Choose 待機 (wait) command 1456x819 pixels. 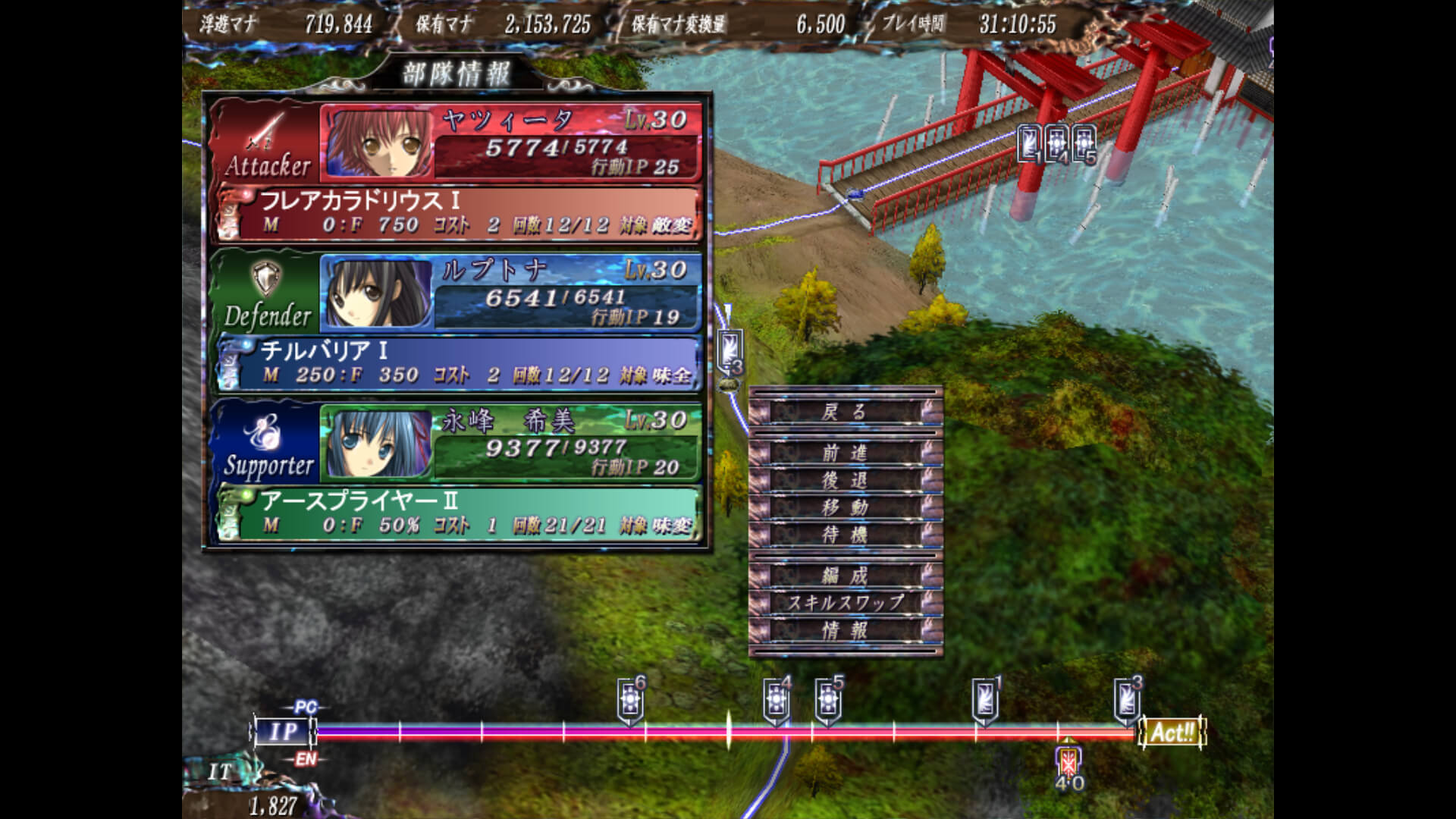845,535
